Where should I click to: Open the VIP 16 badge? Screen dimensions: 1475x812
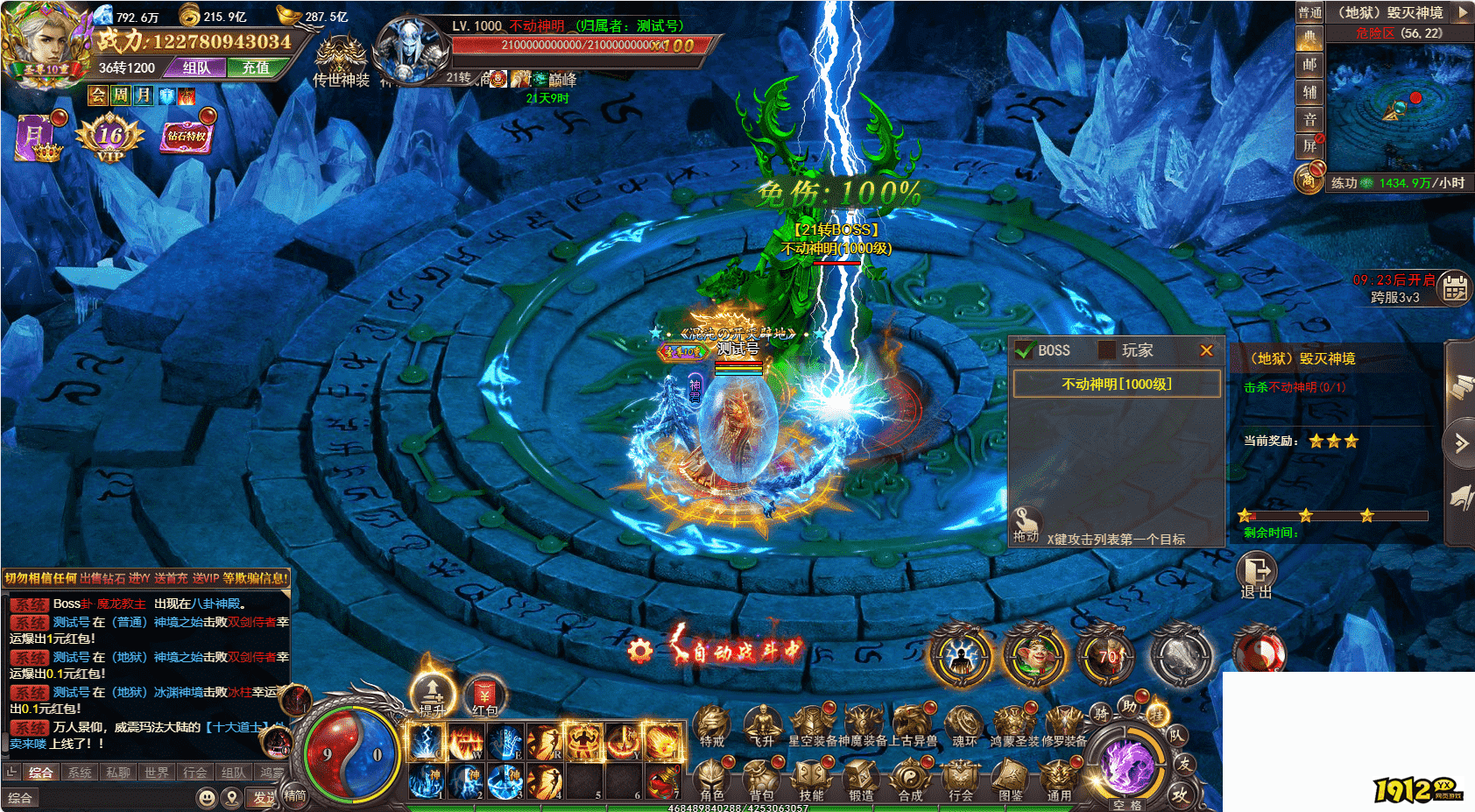coord(110,138)
